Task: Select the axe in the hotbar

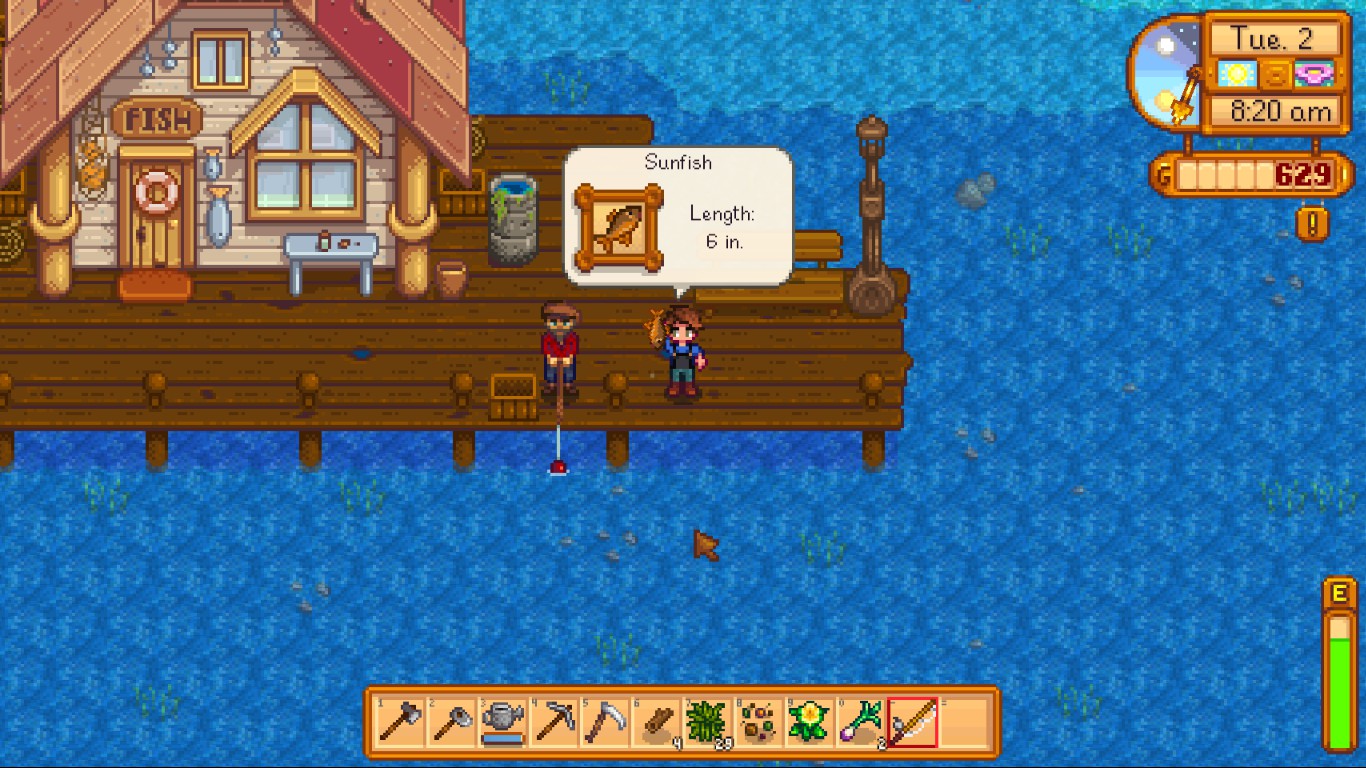Action: click(x=400, y=722)
